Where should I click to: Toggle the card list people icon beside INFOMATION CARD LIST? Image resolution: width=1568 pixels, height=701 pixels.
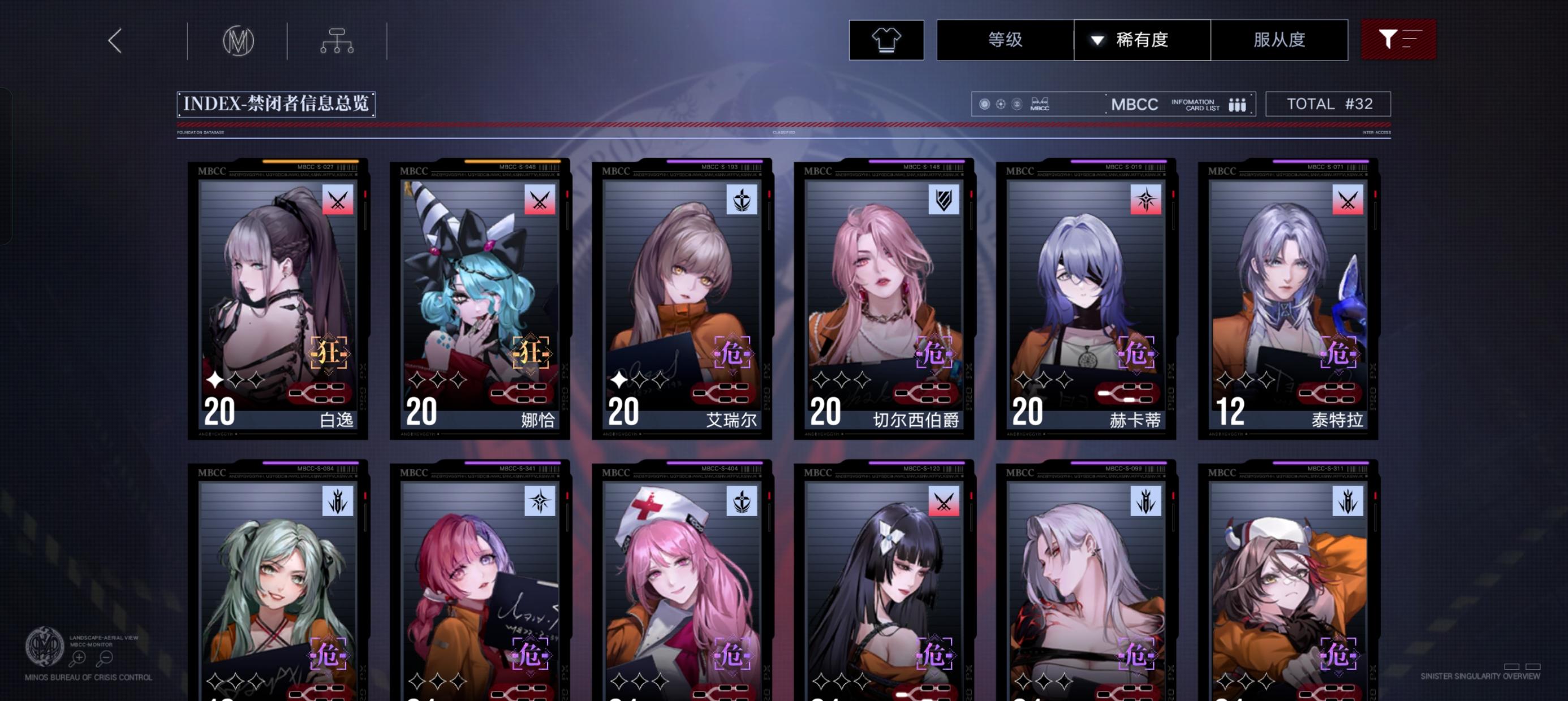[x=1238, y=104]
